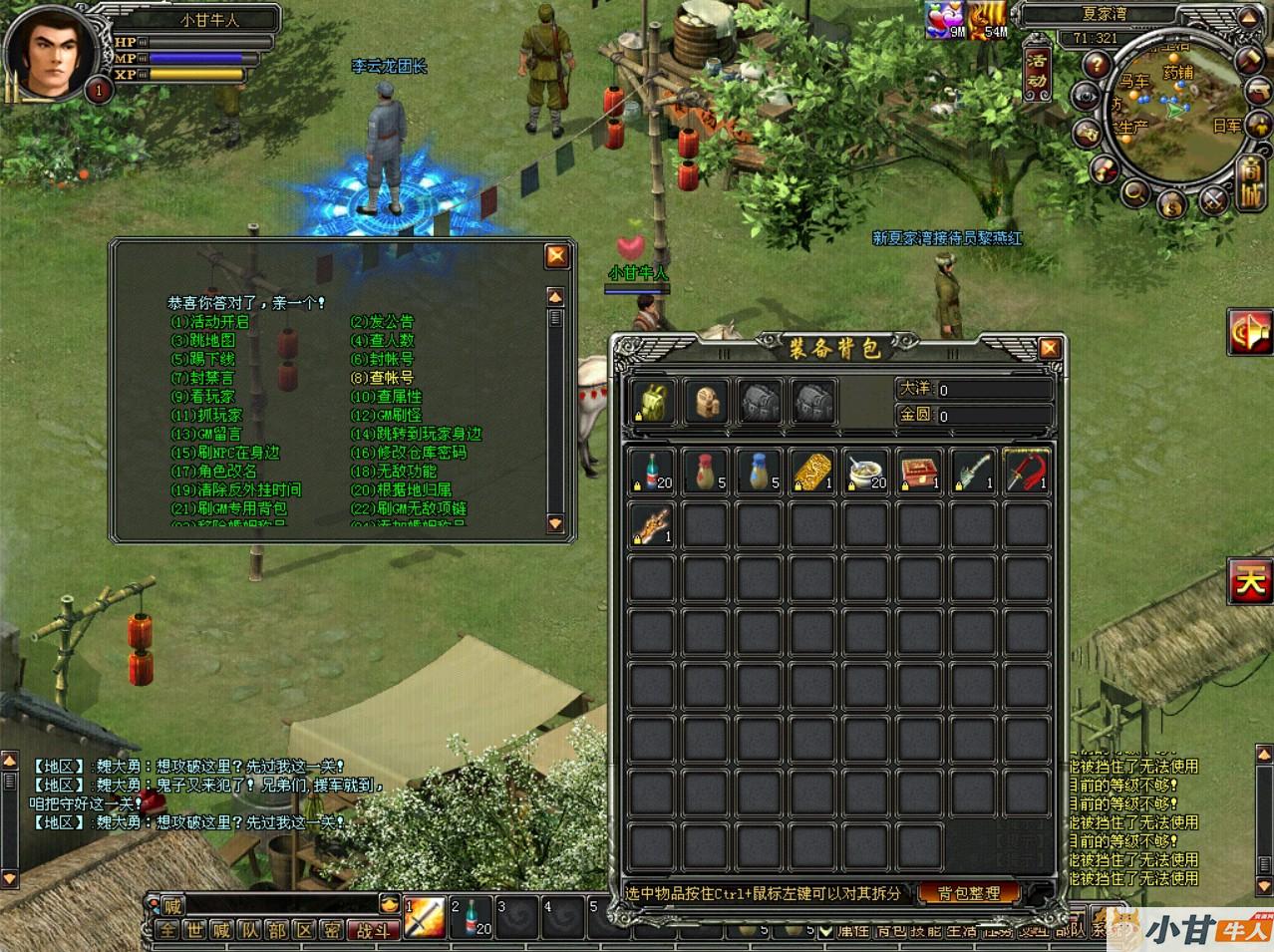Screen dimensions: 1274x952
Task: Switch to the yellow backpack bag tab
Action: coord(655,401)
